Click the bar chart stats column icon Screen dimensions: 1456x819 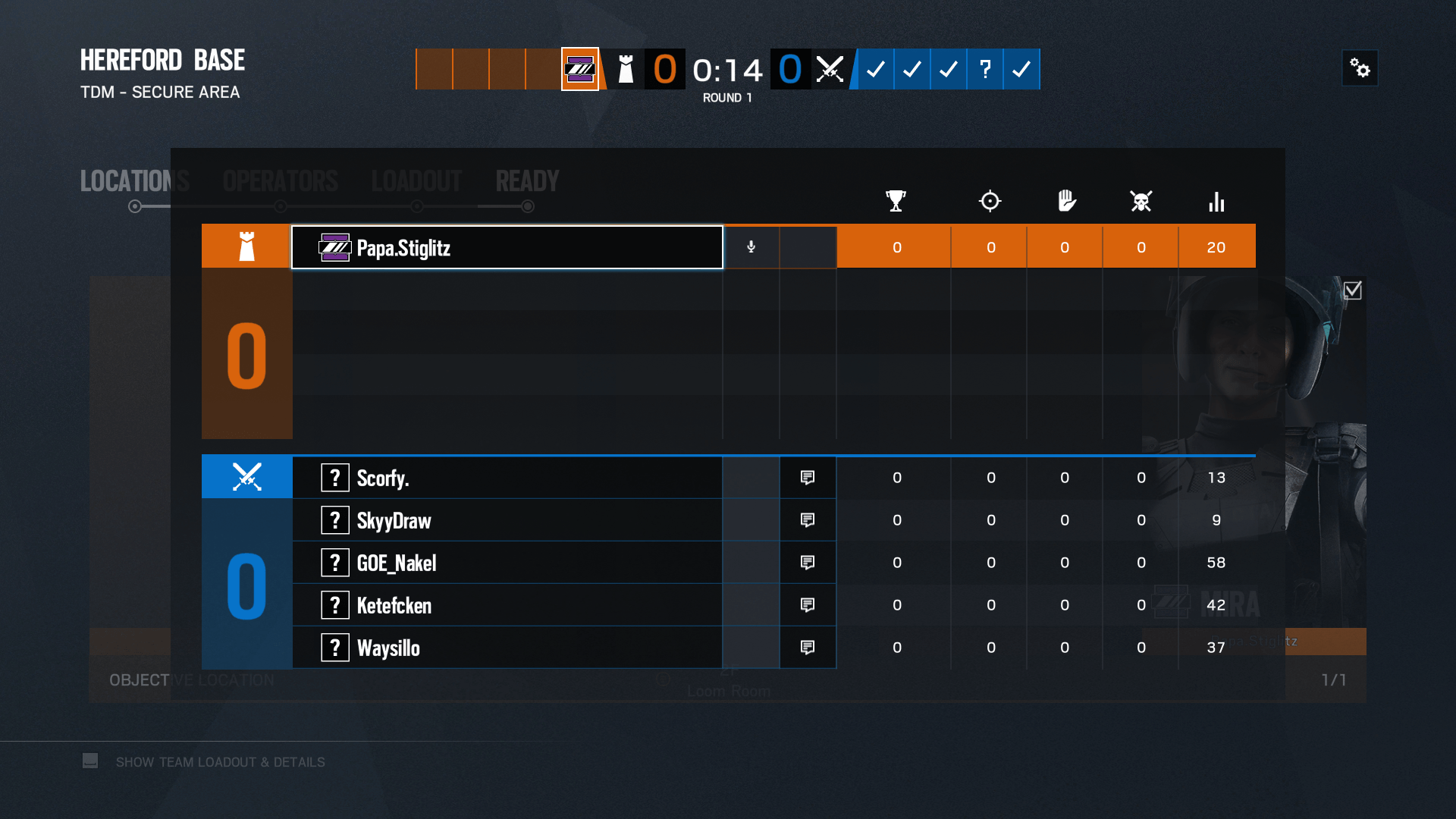[x=1216, y=201]
